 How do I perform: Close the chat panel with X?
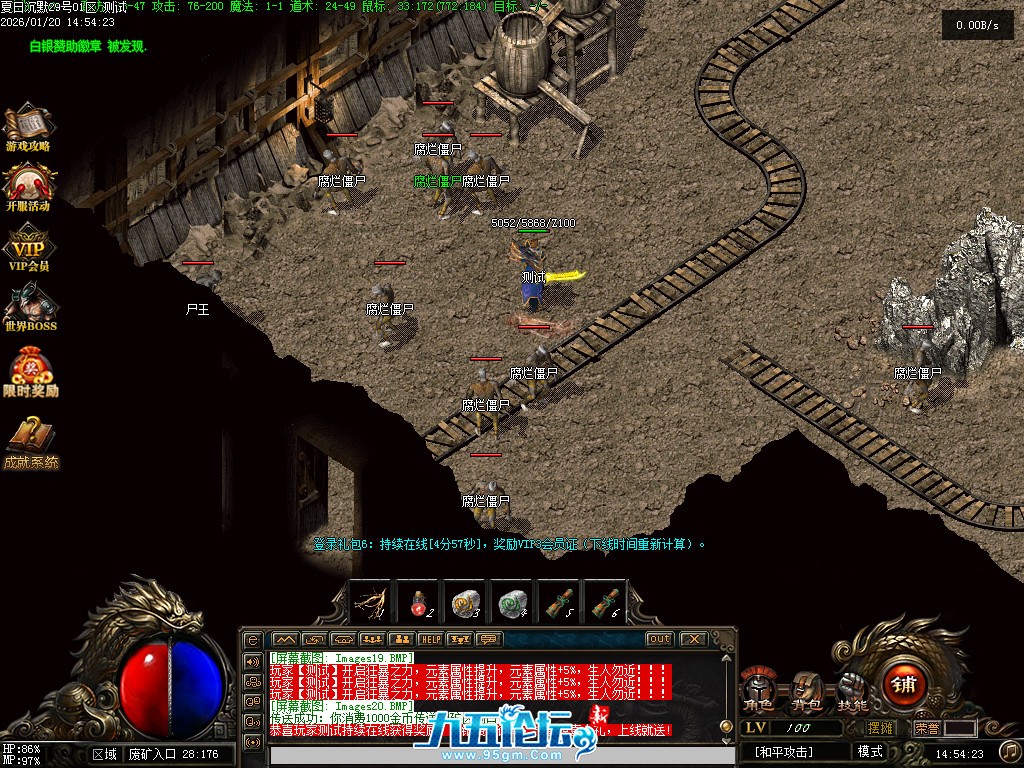692,639
